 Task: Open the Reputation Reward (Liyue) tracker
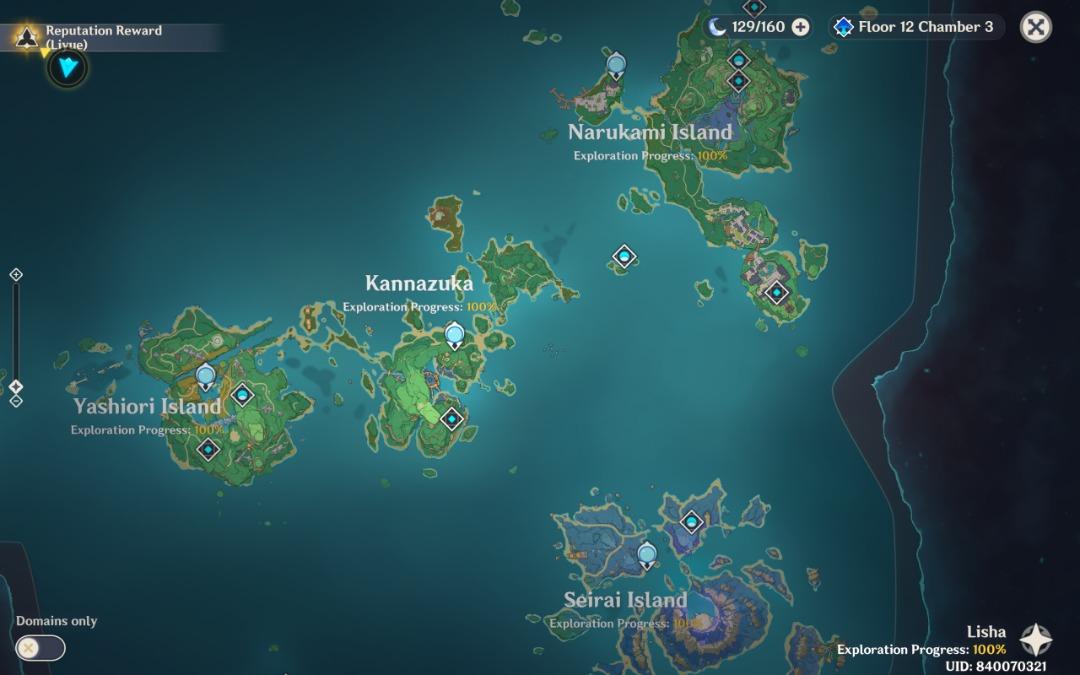coord(100,37)
